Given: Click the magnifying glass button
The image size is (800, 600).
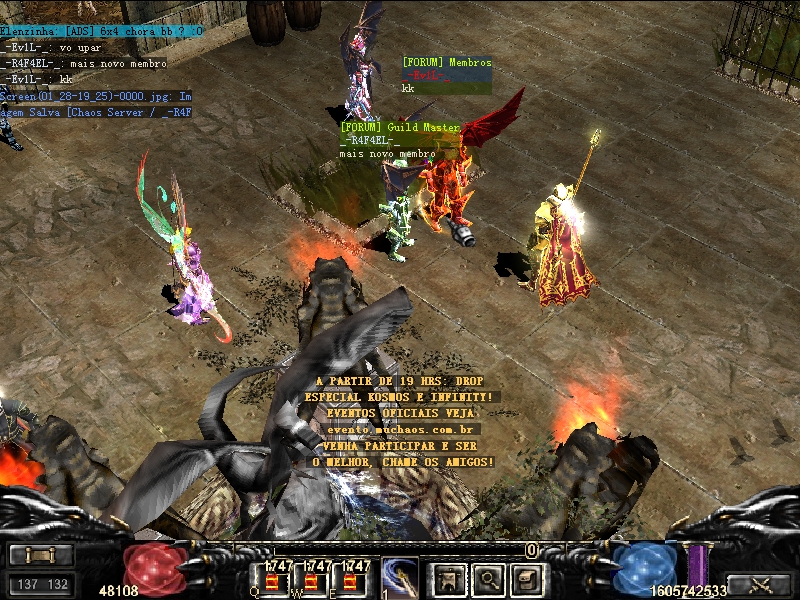Looking at the screenshot, I should [x=489, y=578].
